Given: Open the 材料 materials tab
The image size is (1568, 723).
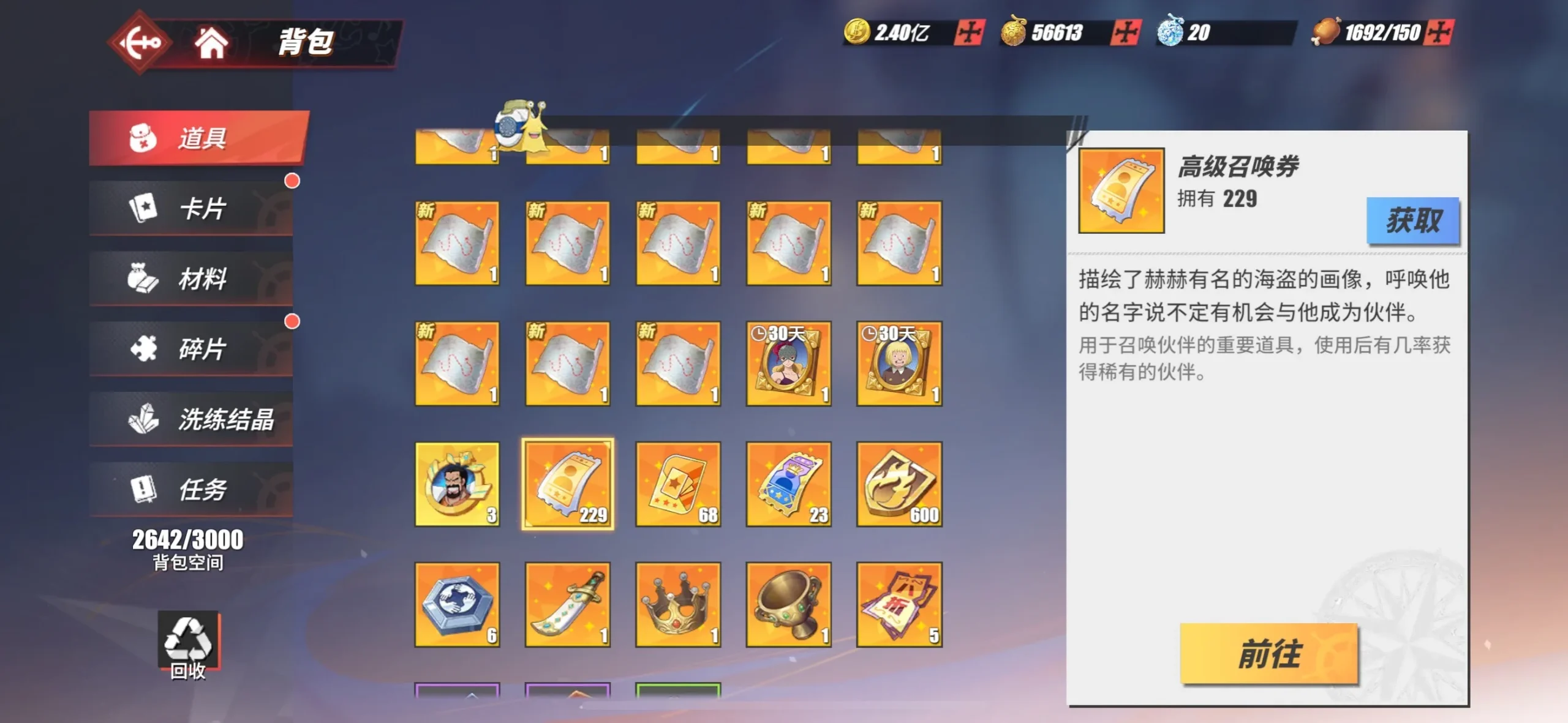Looking at the screenshot, I should tap(191, 279).
